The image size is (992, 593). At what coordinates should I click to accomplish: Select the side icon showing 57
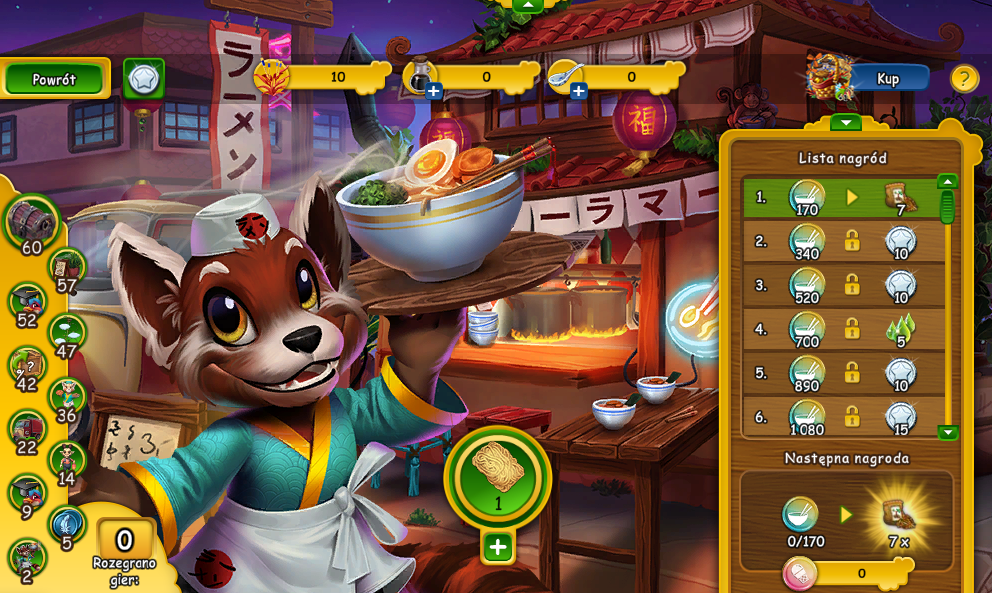pos(68,270)
